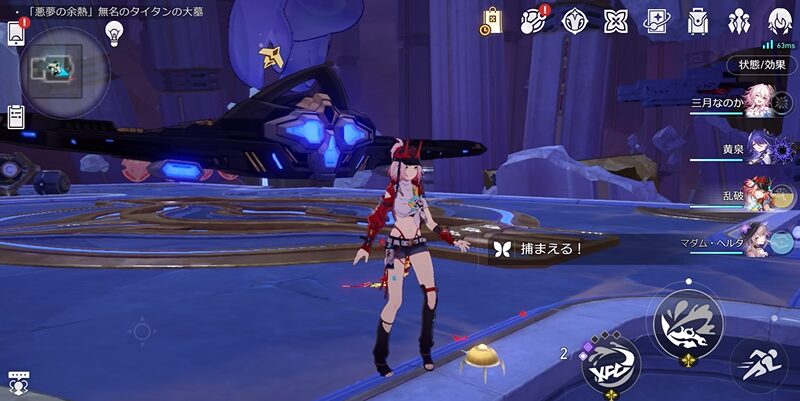Open the phone menu icon
Viewport: 800px width, 401px height.
16,32
